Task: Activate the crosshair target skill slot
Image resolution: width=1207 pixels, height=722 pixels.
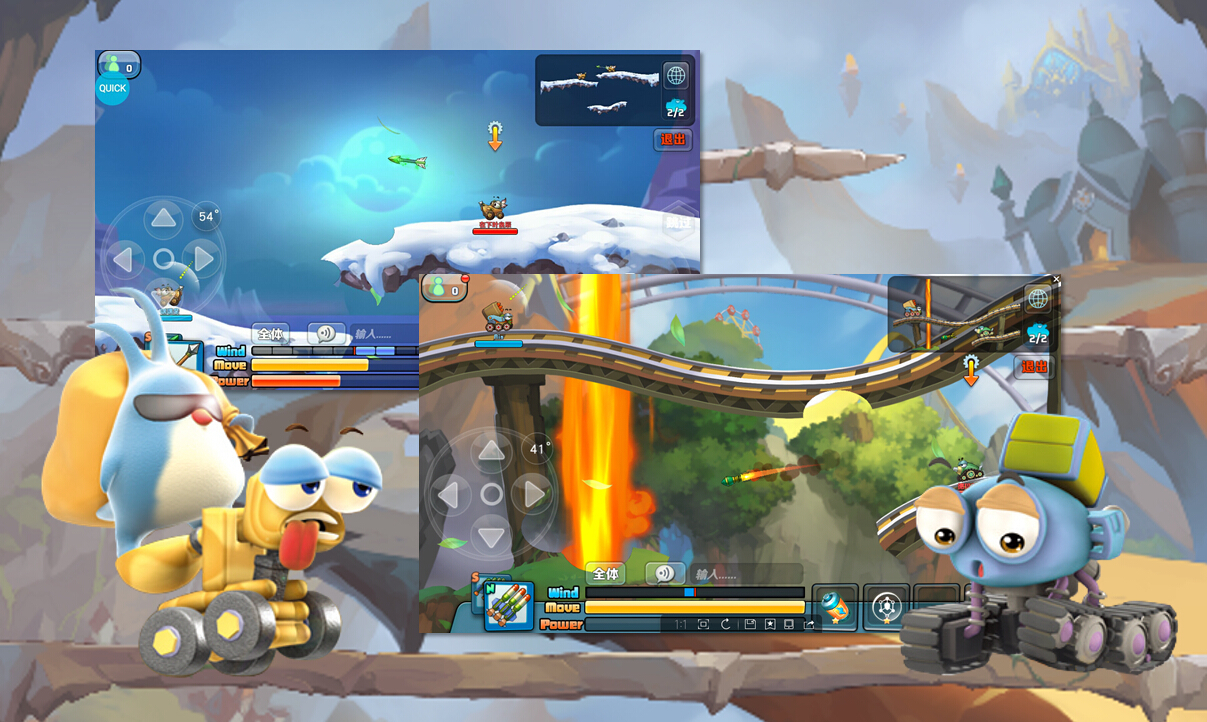Action: [887, 606]
